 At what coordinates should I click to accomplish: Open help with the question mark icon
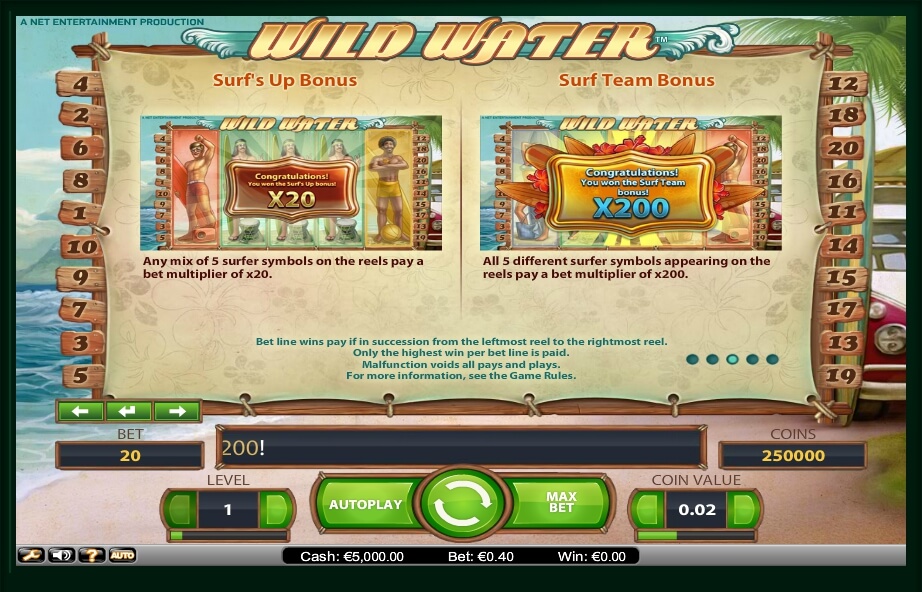[x=91, y=555]
